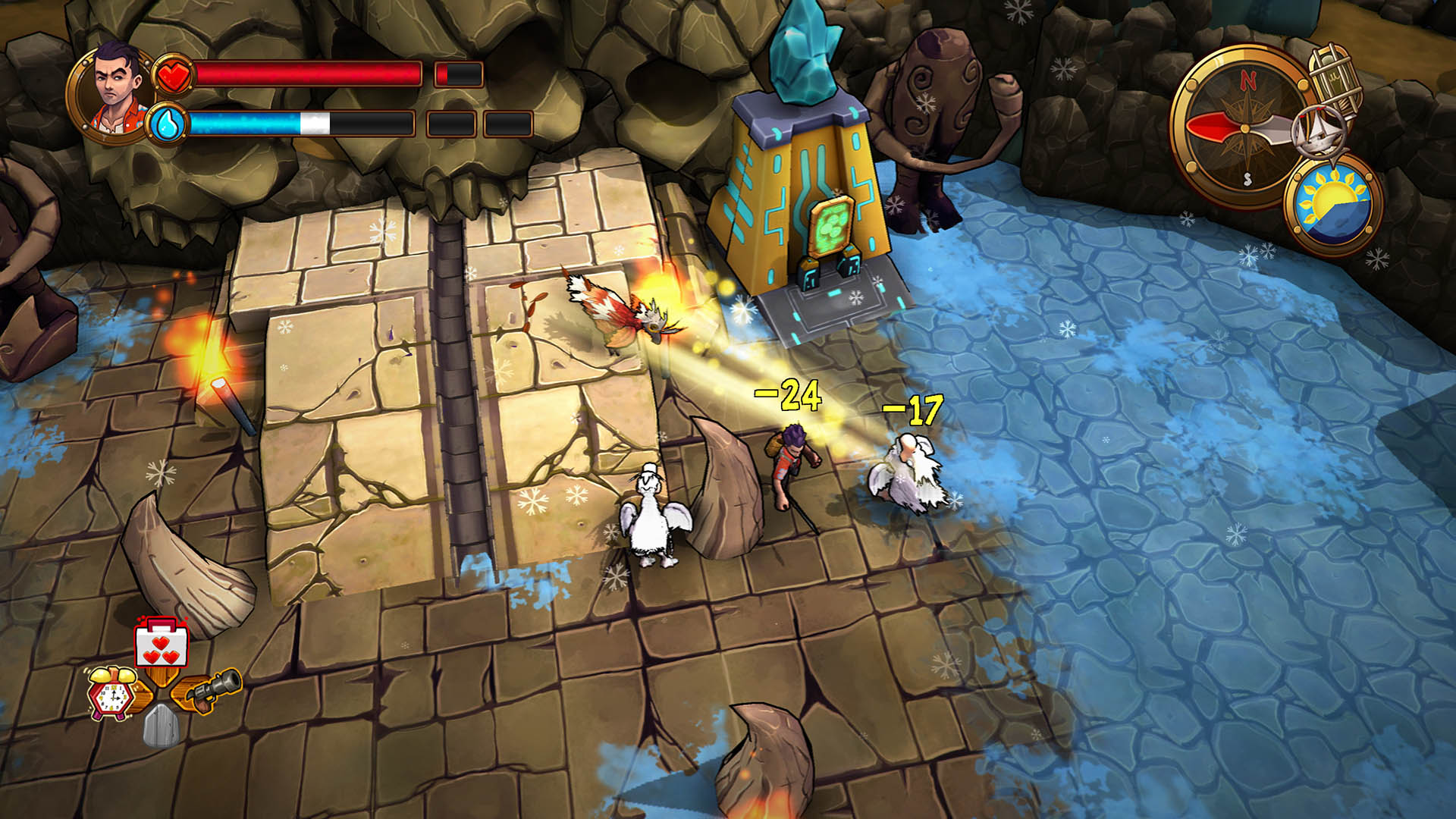Viewport: 1456px width, 819px height.
Task: Equip the blunderbuss gun slot
Action: [x=213, y=690]
